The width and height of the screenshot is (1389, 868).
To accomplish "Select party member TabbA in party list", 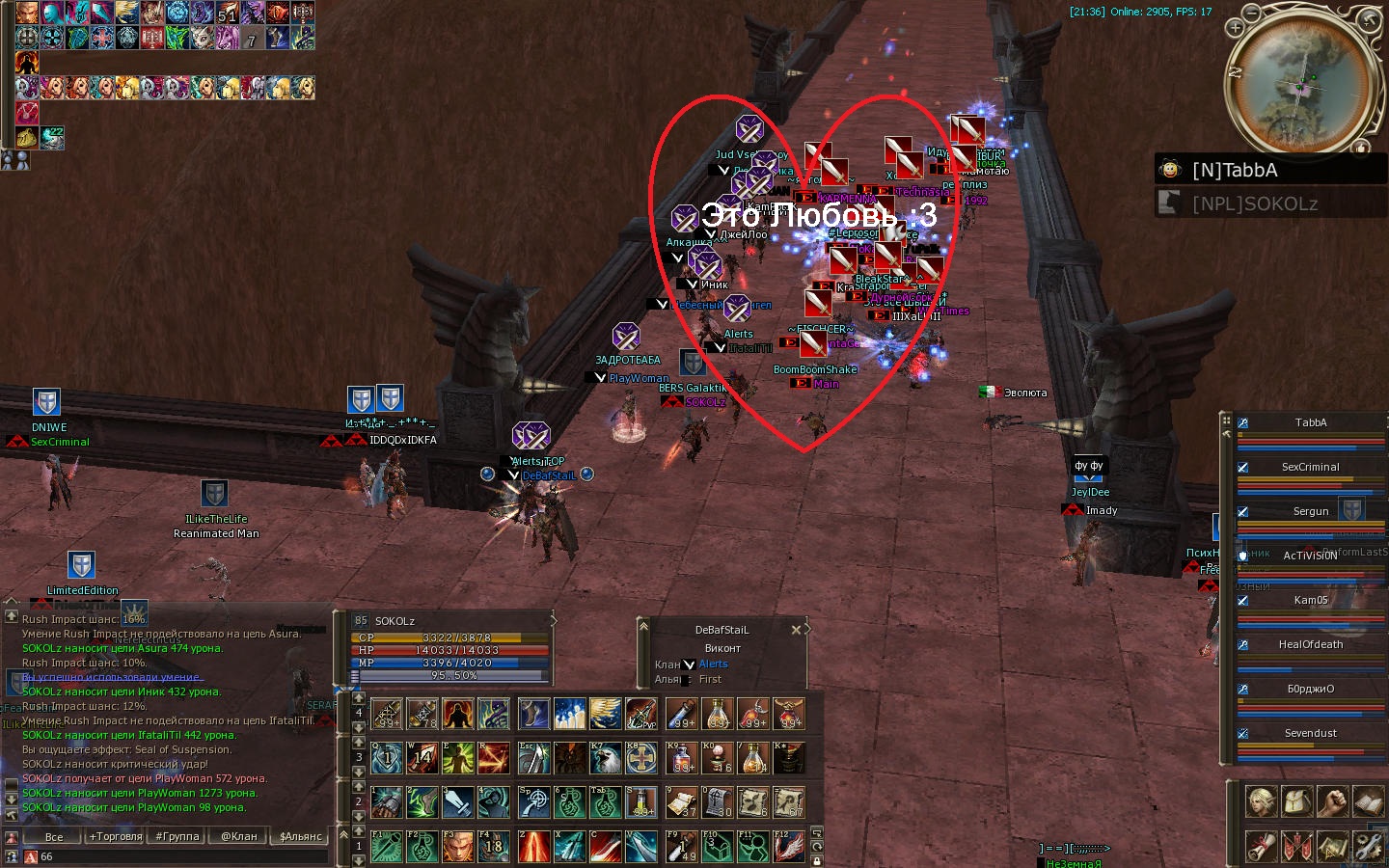I will tap(1310, 423).
